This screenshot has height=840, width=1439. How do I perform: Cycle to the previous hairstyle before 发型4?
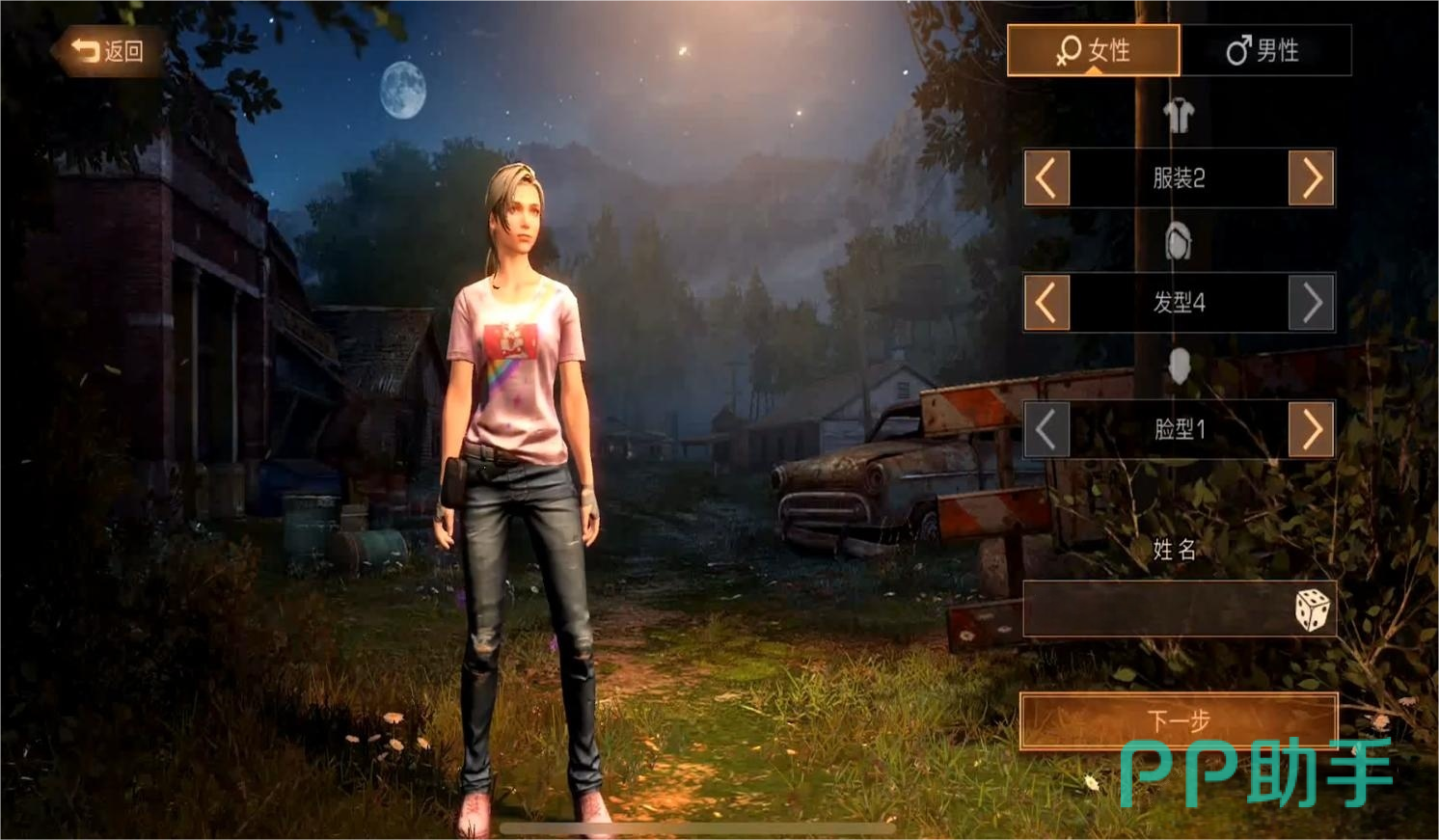click(x=1046, y=303)
